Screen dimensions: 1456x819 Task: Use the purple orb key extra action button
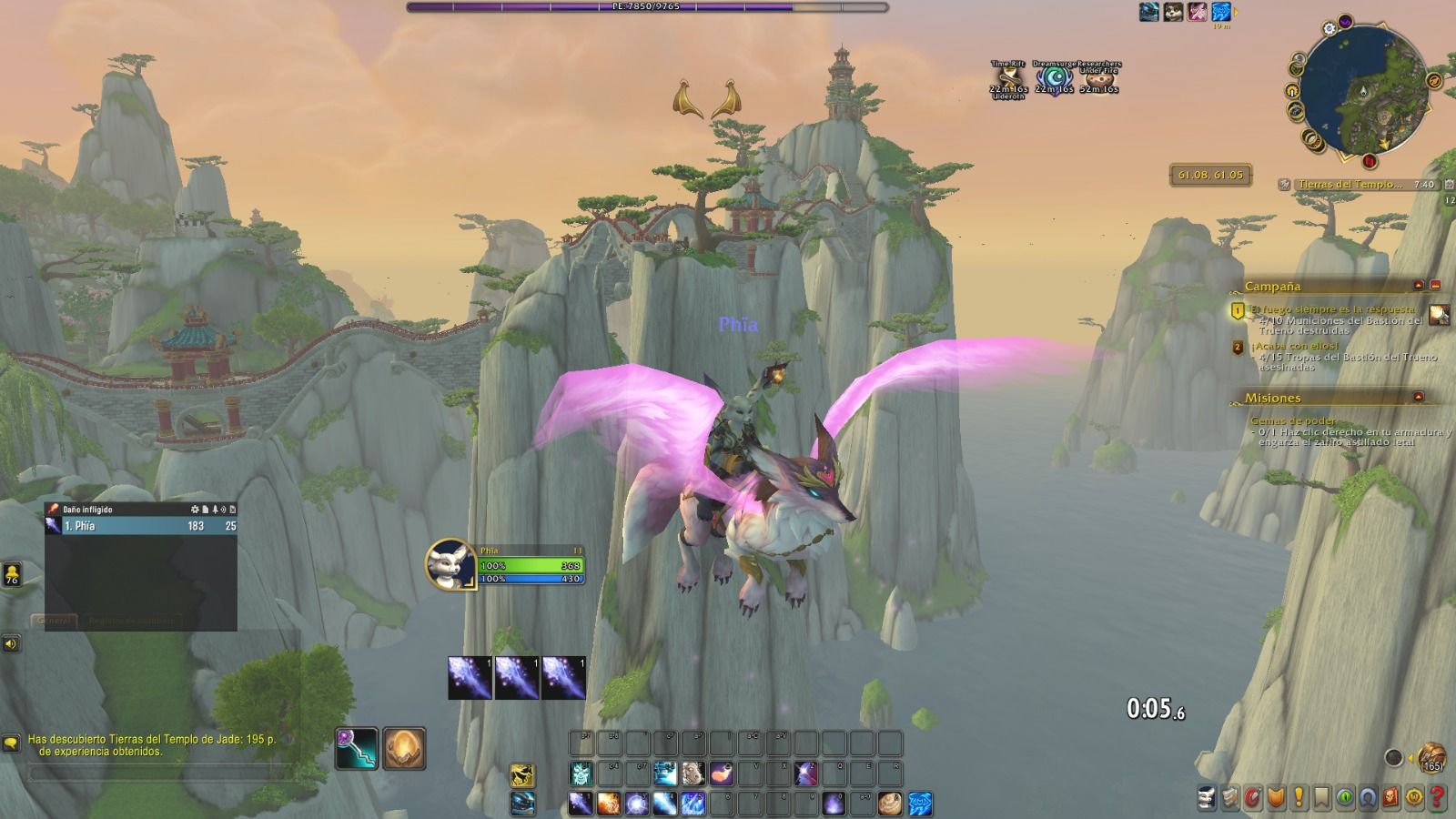pyautogui.click(x=357, y=749)
